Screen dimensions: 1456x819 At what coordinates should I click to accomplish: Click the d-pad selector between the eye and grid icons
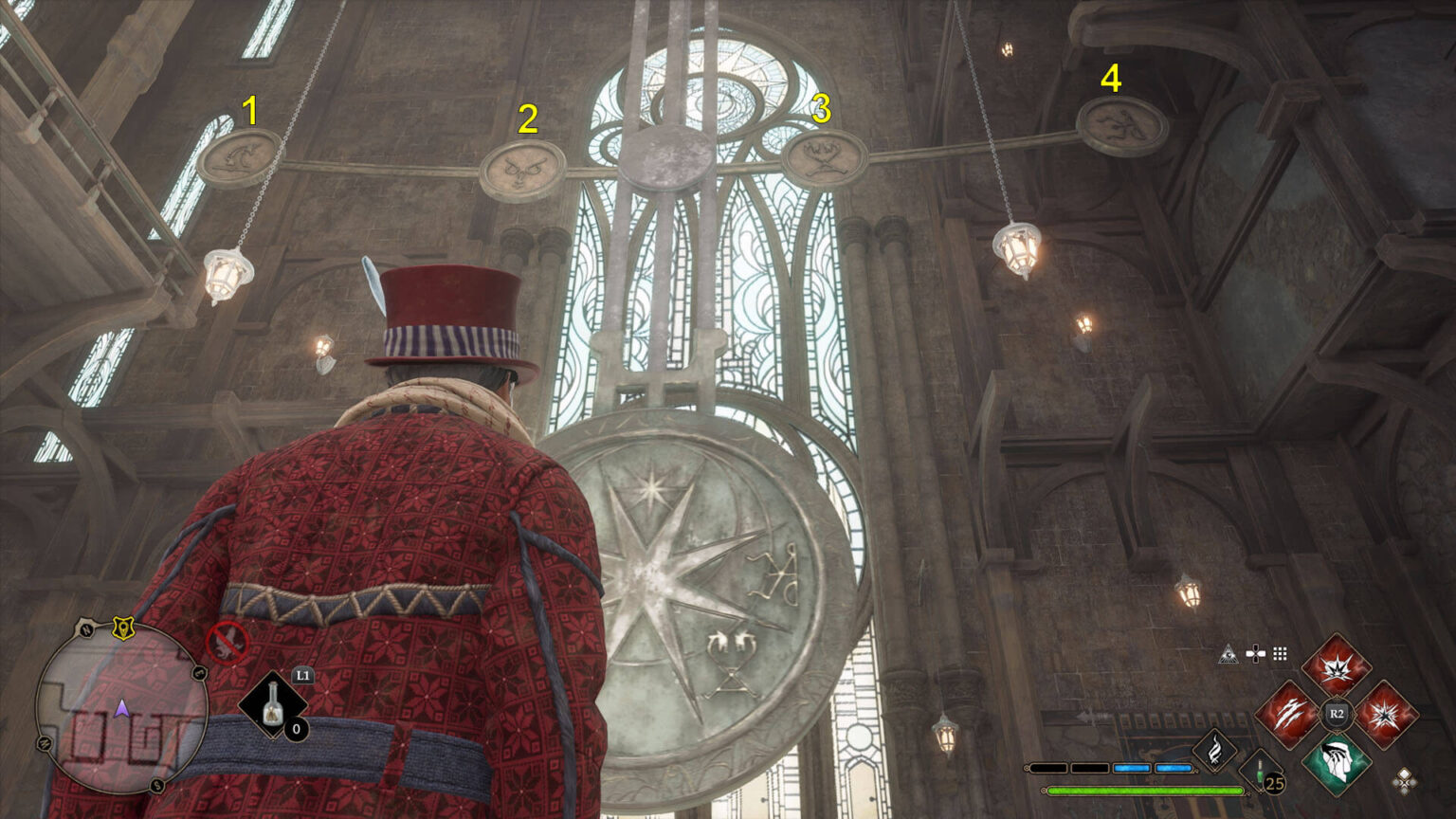pyautogui.click(x=1256, y=654)
